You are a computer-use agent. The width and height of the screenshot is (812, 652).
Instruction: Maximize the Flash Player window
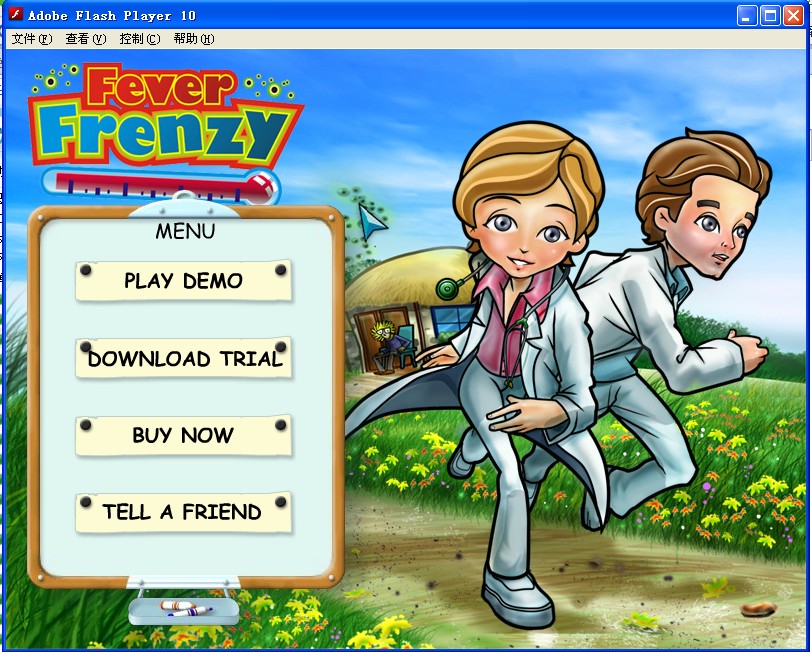coord(770,15)
